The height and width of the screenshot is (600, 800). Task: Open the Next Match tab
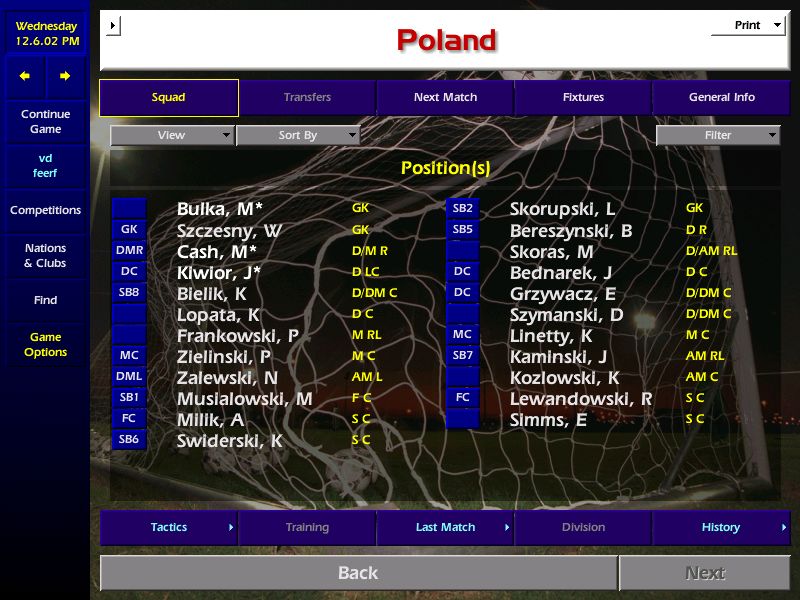tap(445, 98)
